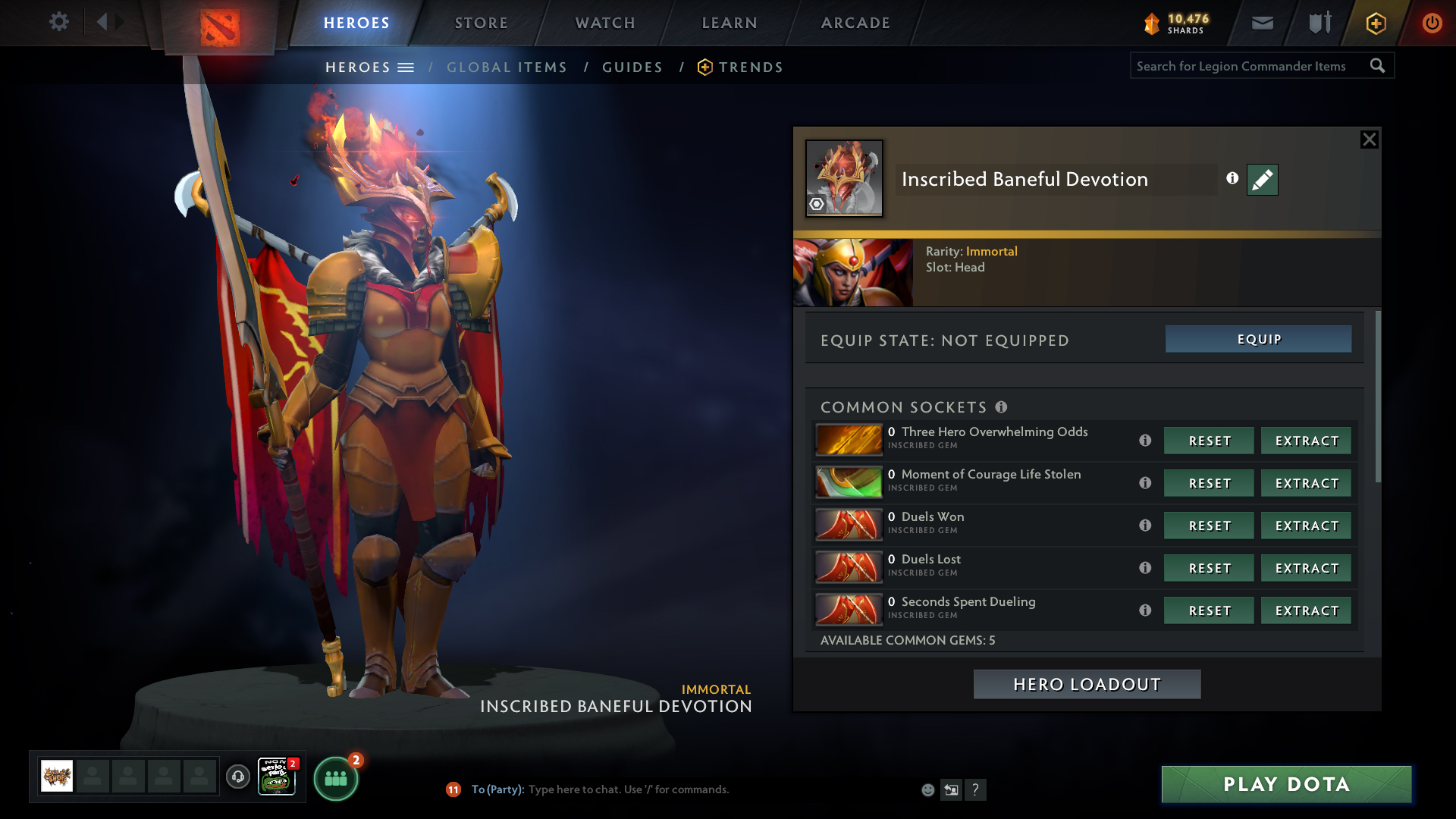The image size is (1456, 819).
Task: Open the Watch tab
Action: (x=605, y=23)
